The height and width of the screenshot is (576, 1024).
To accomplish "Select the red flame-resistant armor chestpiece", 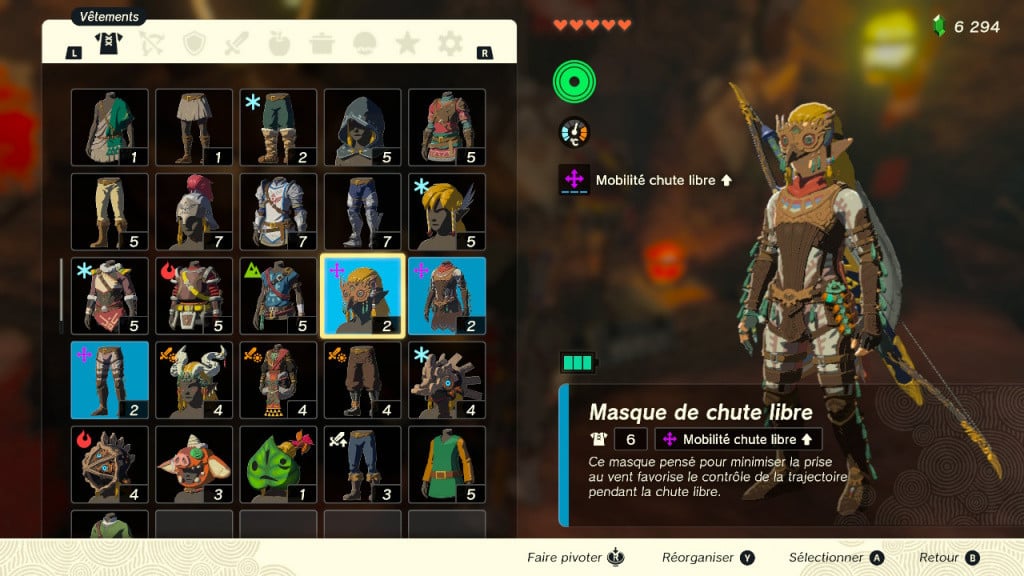I will 194,295.
